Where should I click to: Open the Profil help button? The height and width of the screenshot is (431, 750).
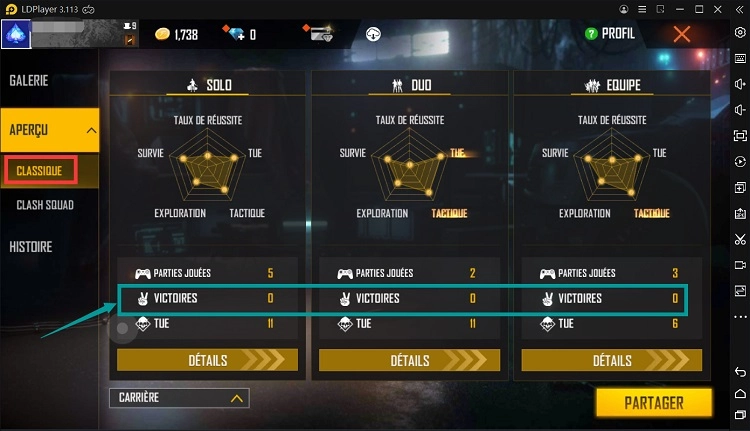click(611, 34)
